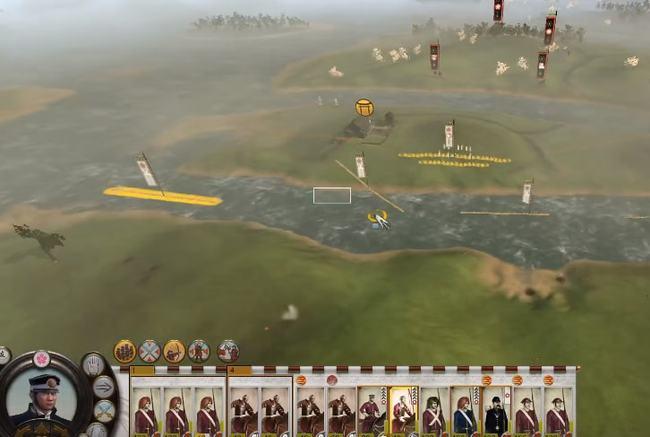Image resolution: width=650 pixels, height=437 pixels.
Task: Click the crossed swords melee button
Action: coord(104,410)
